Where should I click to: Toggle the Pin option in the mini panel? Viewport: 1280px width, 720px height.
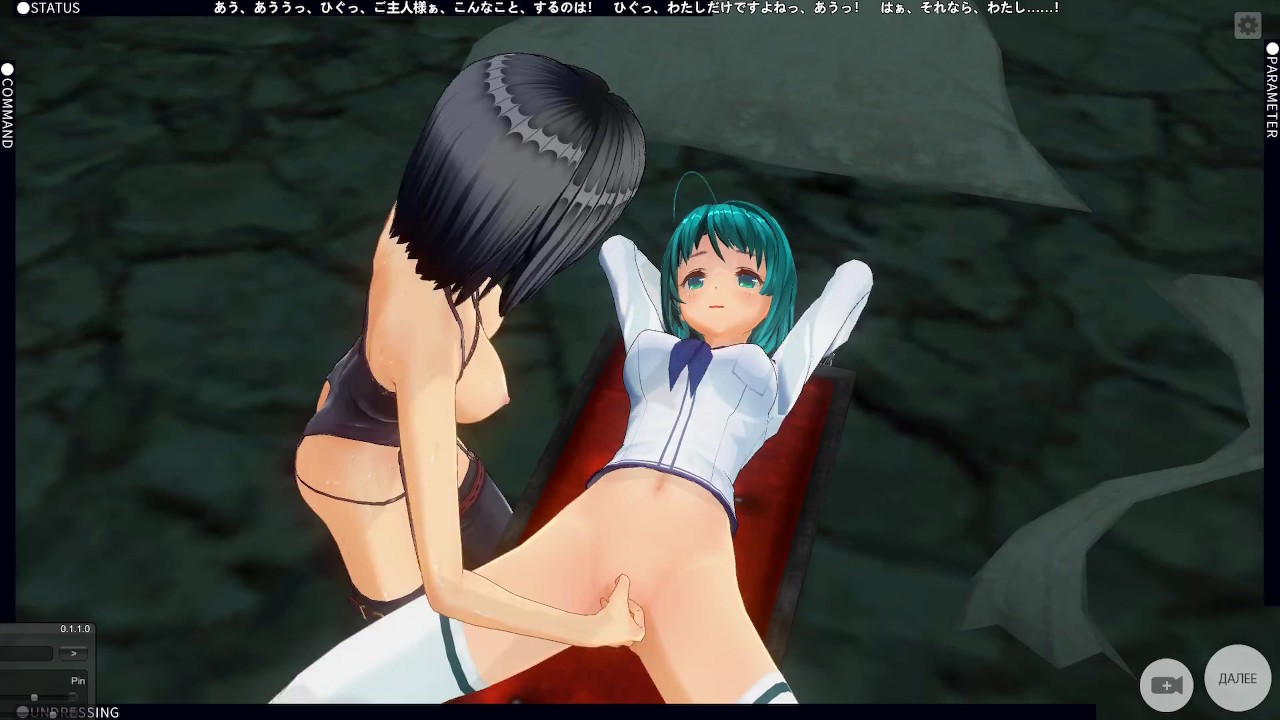[x=77, y=680]
